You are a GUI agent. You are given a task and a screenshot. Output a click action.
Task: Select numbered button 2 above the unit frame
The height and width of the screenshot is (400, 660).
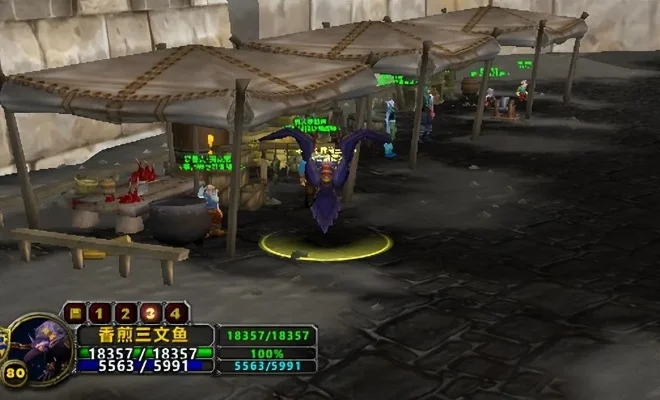click(125, 313)
